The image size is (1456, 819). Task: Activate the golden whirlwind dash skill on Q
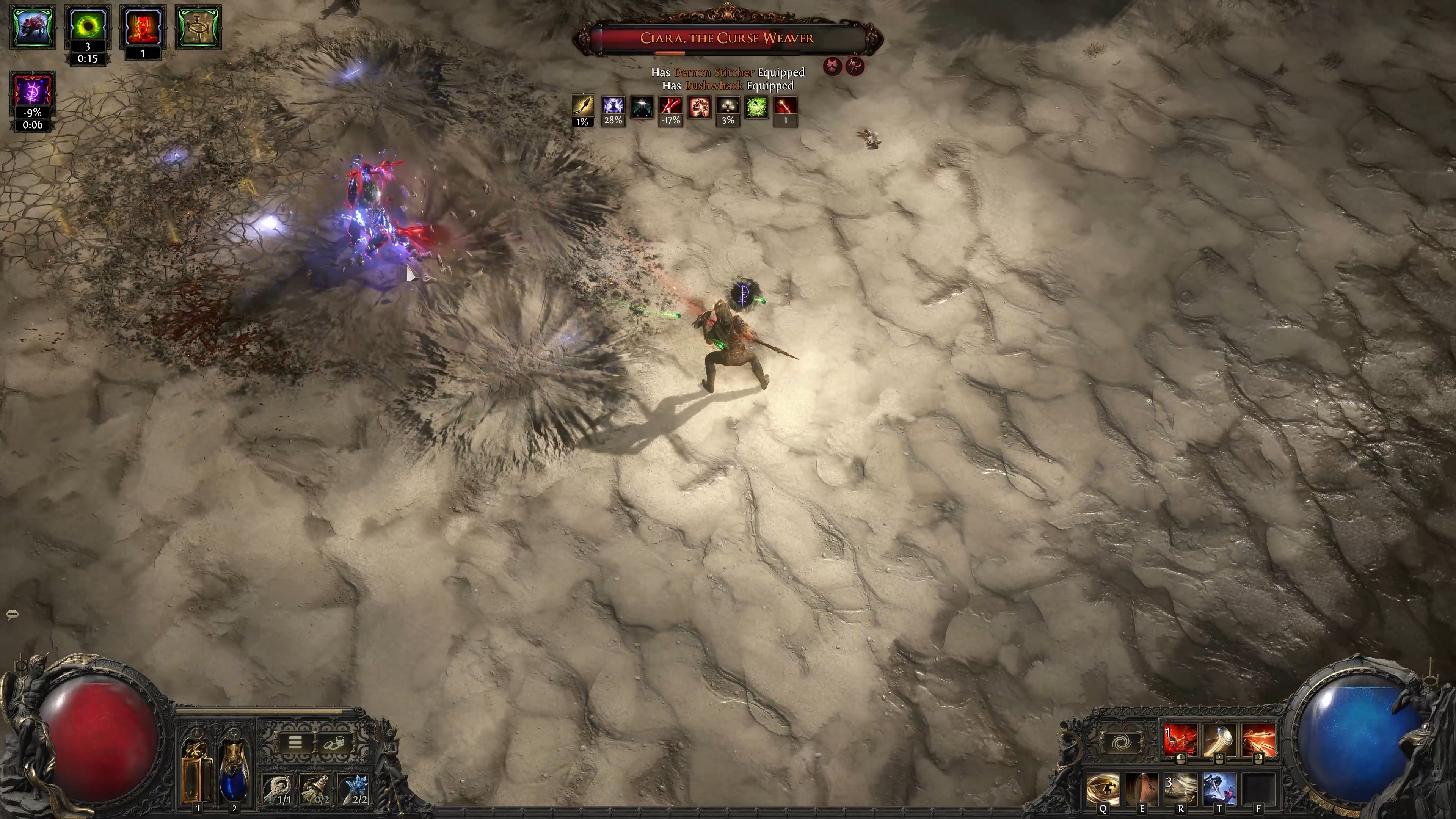[x=1103, y=789]
